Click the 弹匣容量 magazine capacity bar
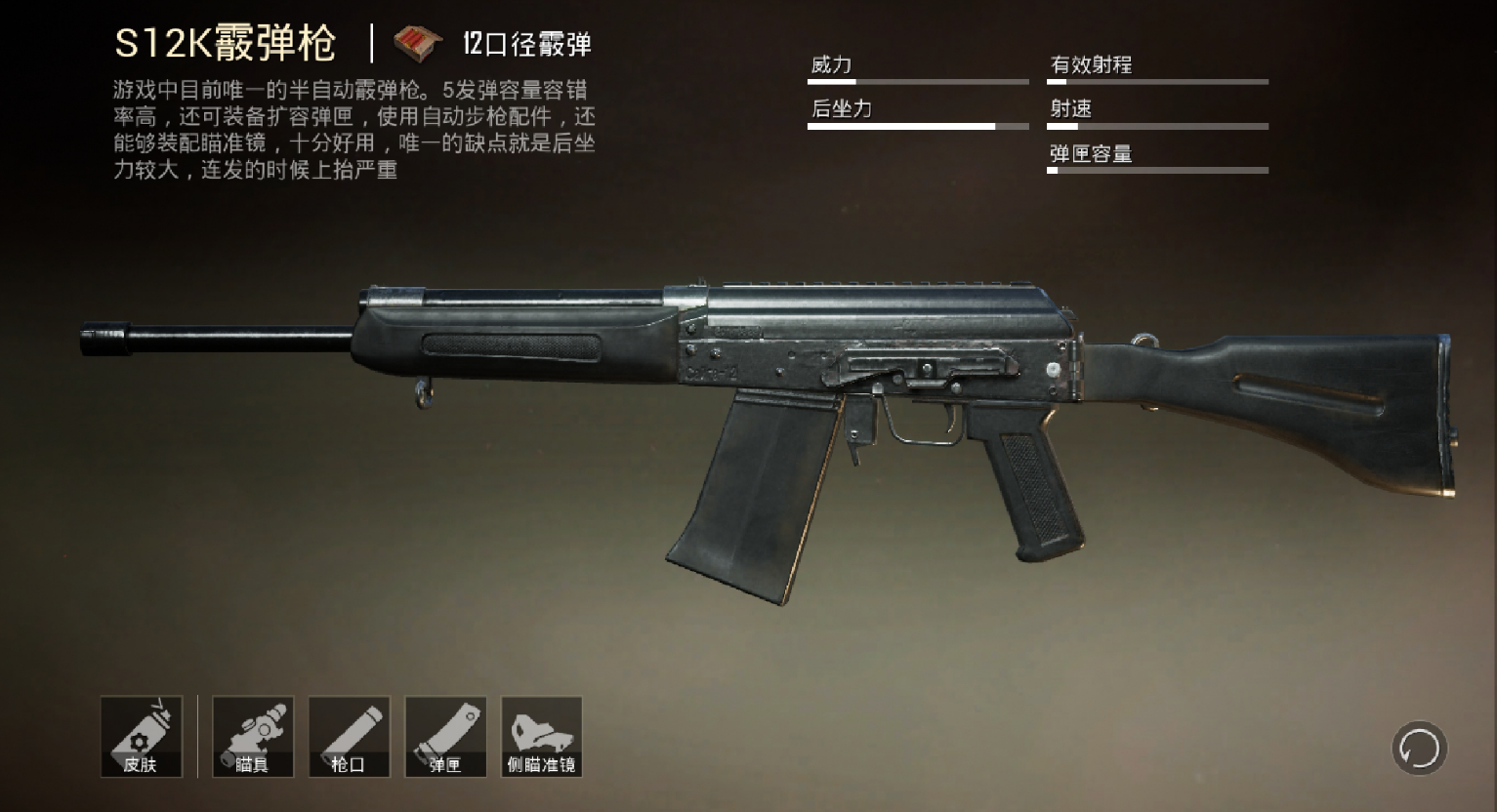This screenshot has height=812, width=1497. click(1157, 170)
